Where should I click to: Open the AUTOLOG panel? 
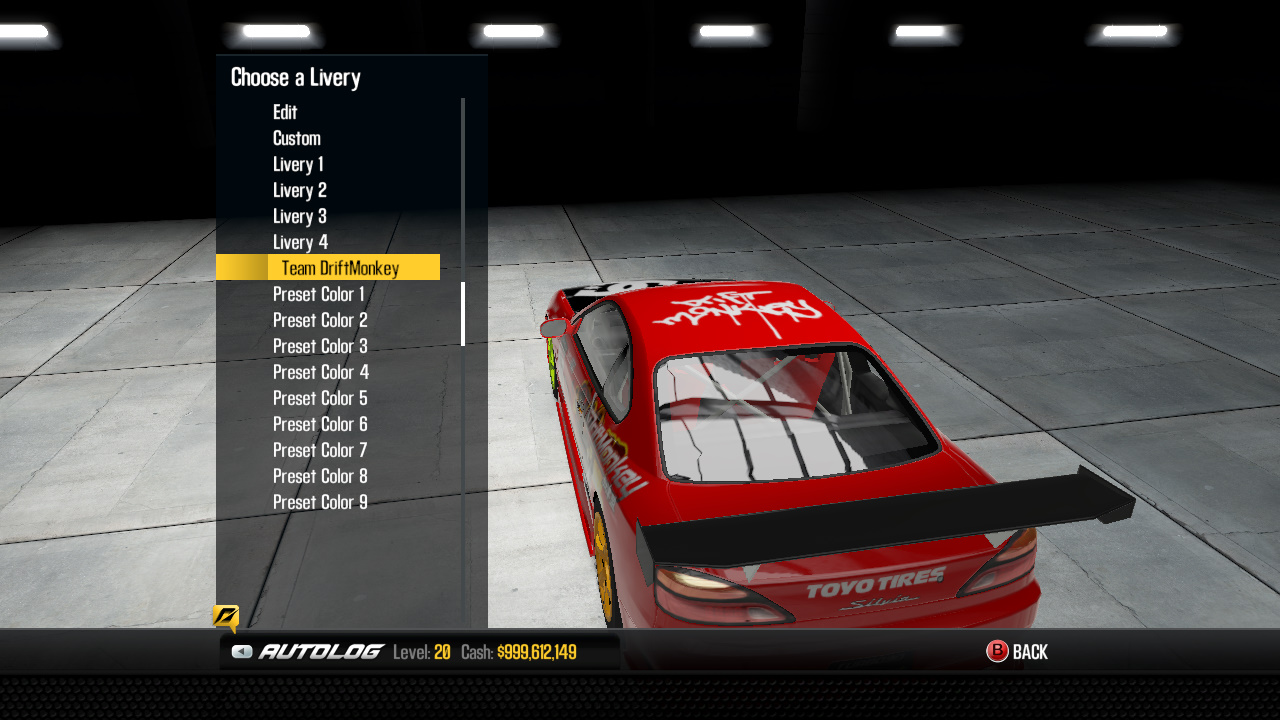pos(320,650)
